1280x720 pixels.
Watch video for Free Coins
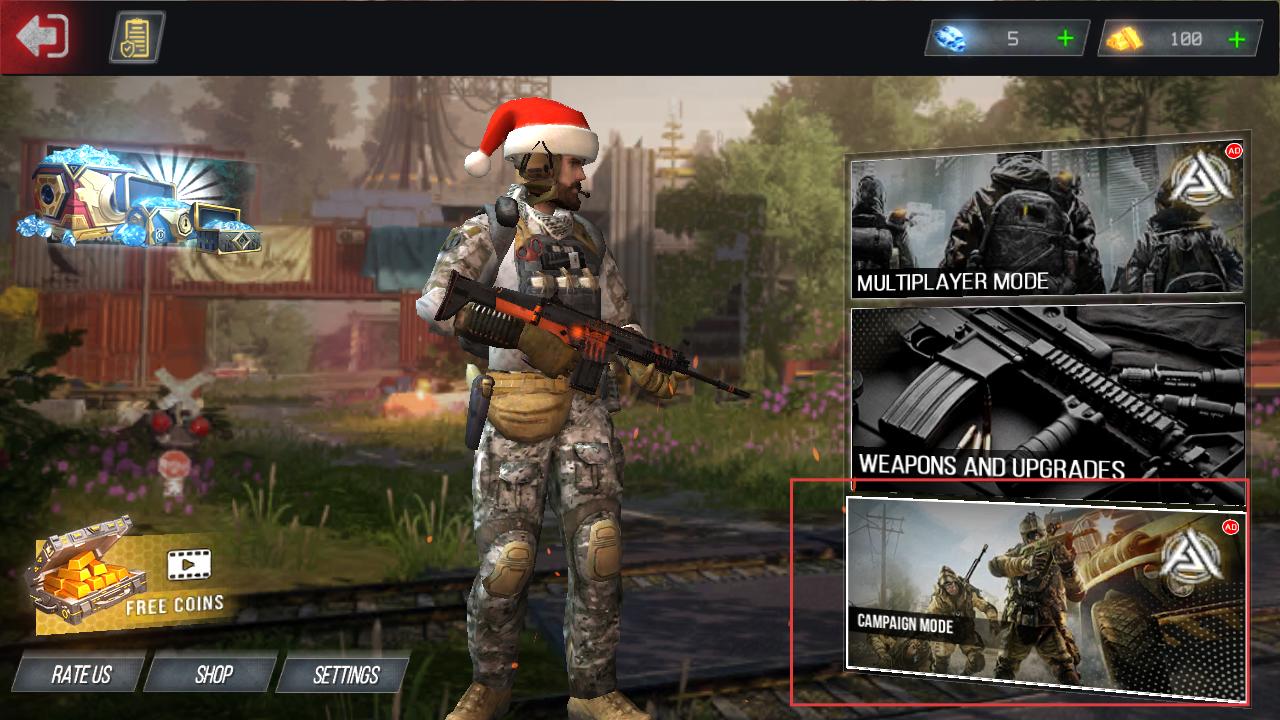125,578
